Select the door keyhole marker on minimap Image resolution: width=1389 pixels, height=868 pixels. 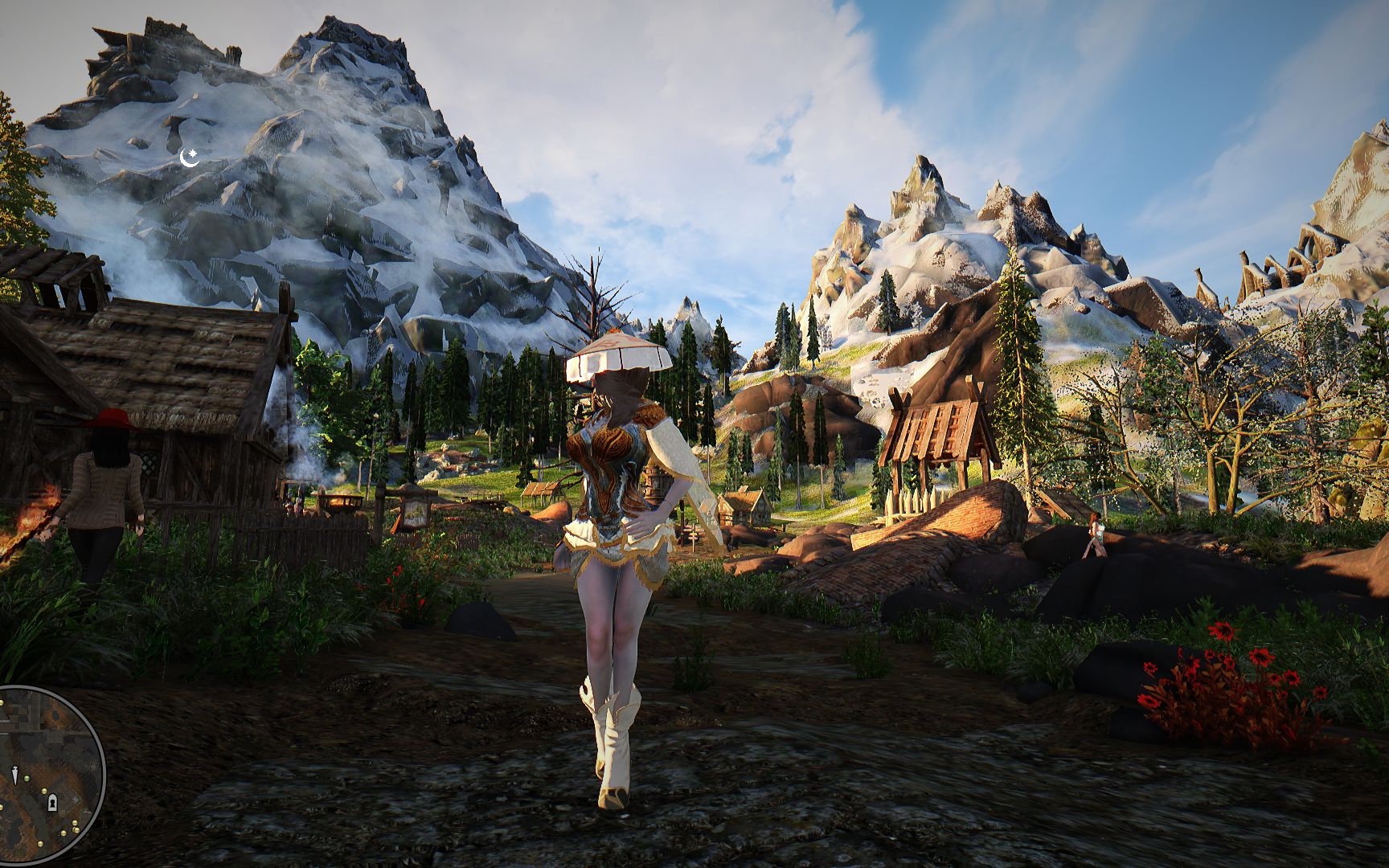pyautogui.click(x=52, y=803)
